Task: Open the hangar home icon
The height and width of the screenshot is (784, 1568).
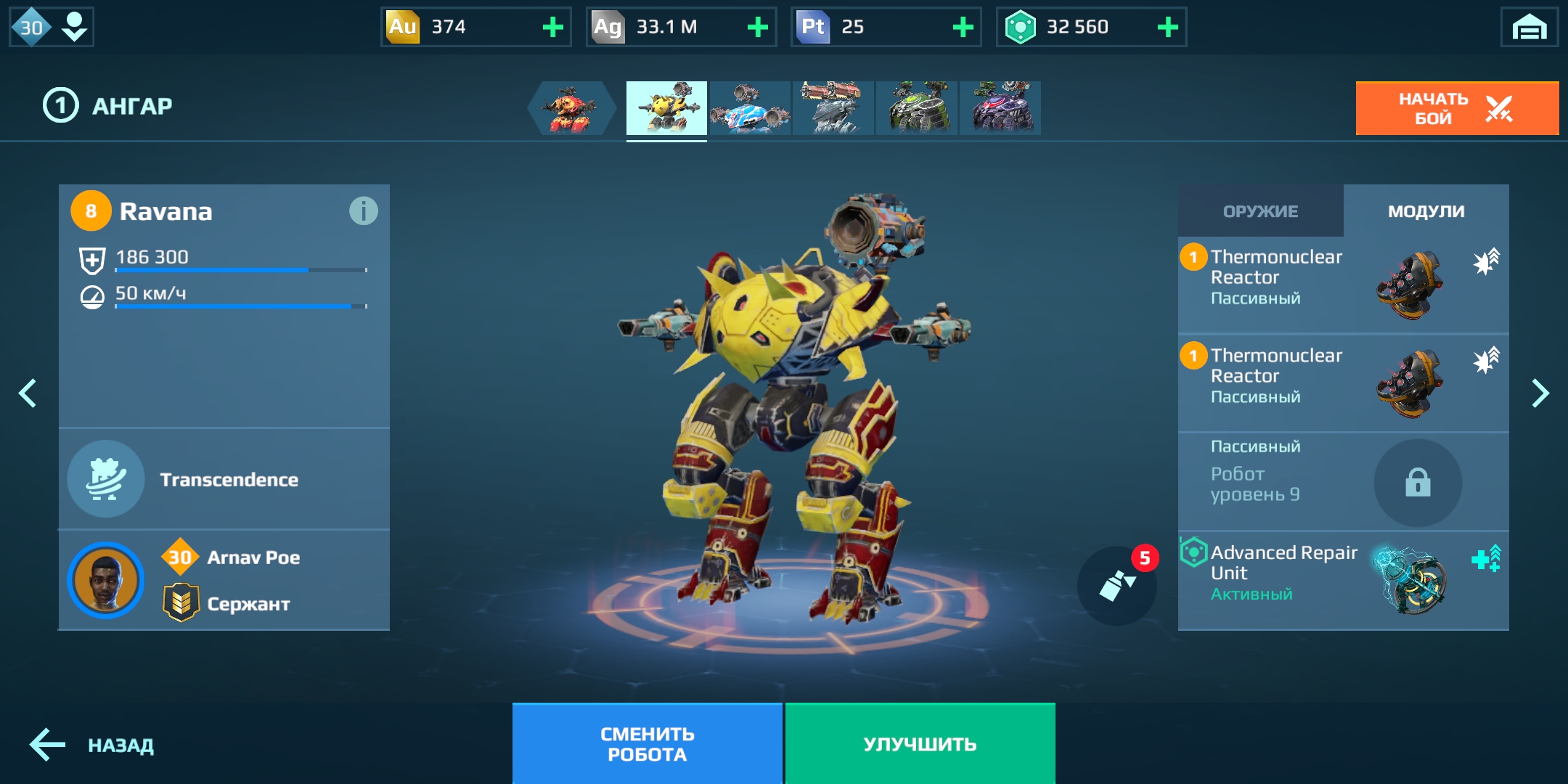Action: 1529,28
